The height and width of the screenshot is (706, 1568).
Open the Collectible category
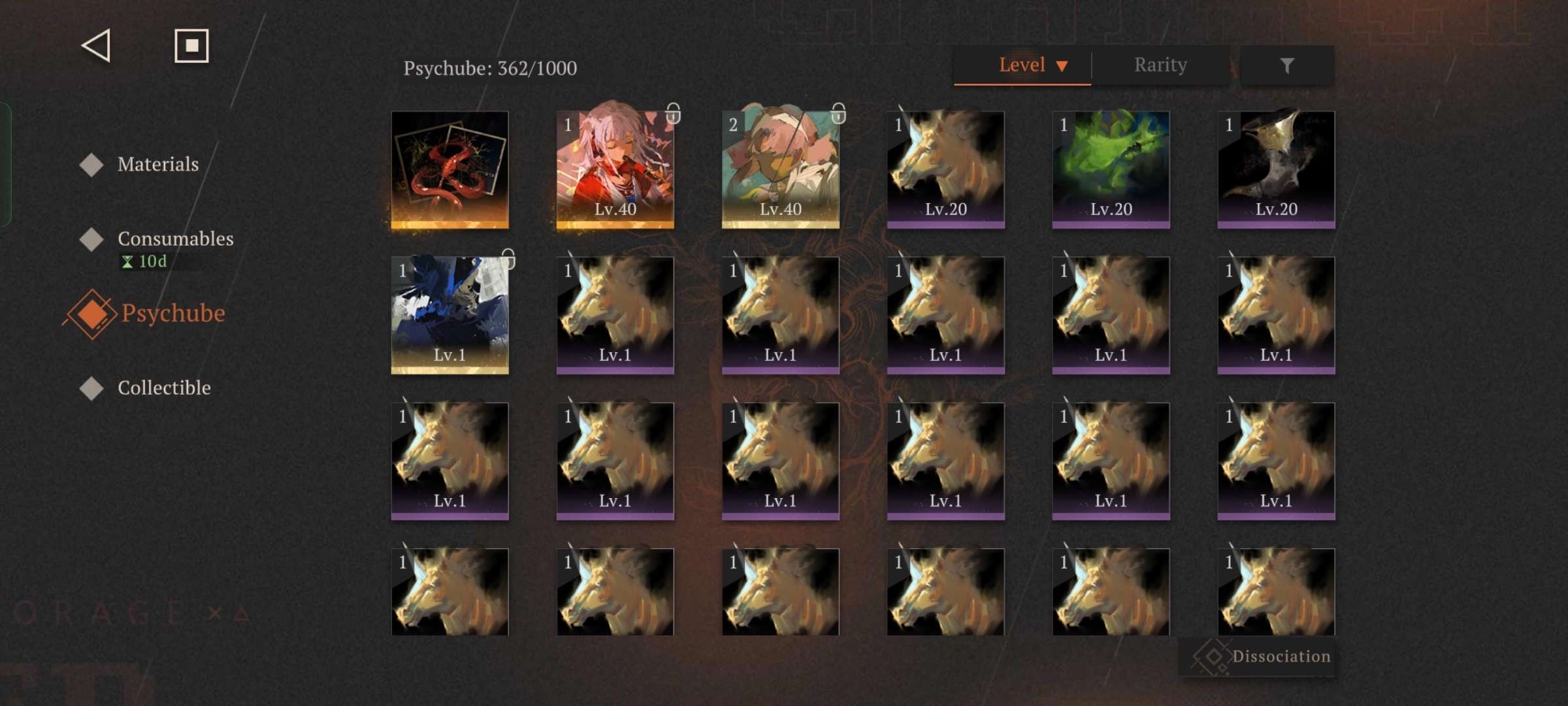(164, 388)
